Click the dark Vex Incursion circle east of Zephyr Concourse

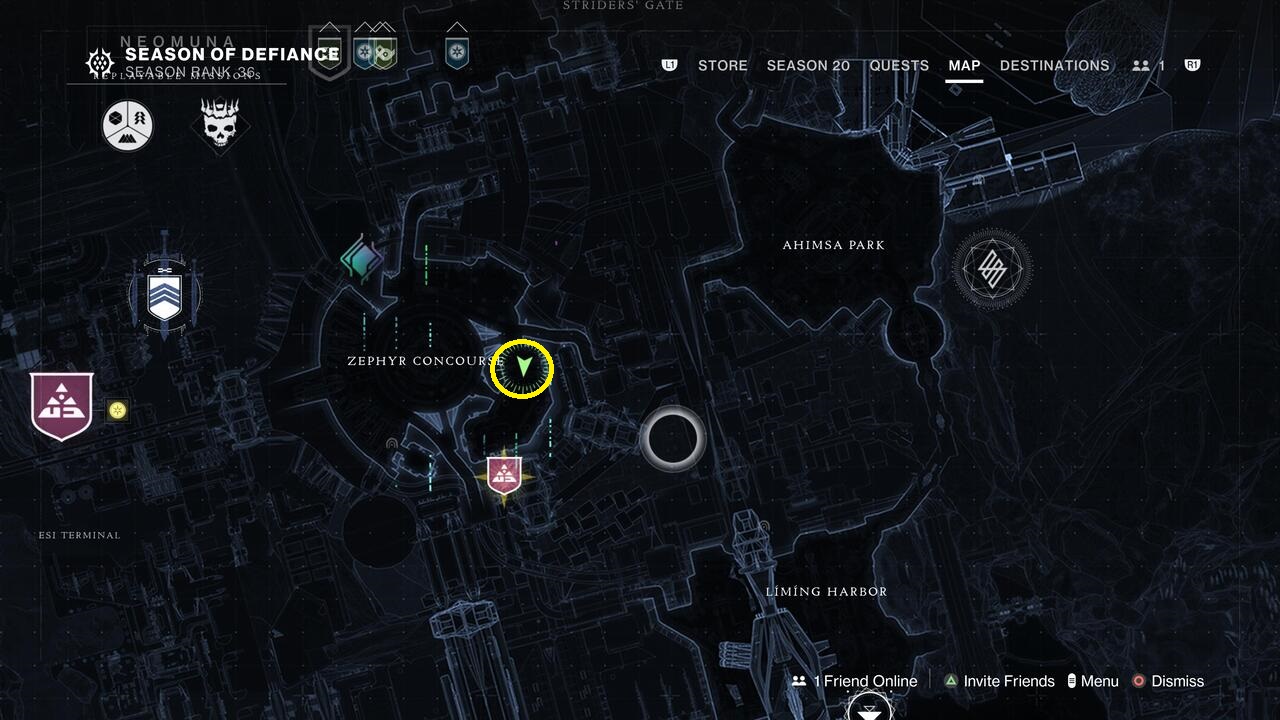coord(673,438)
